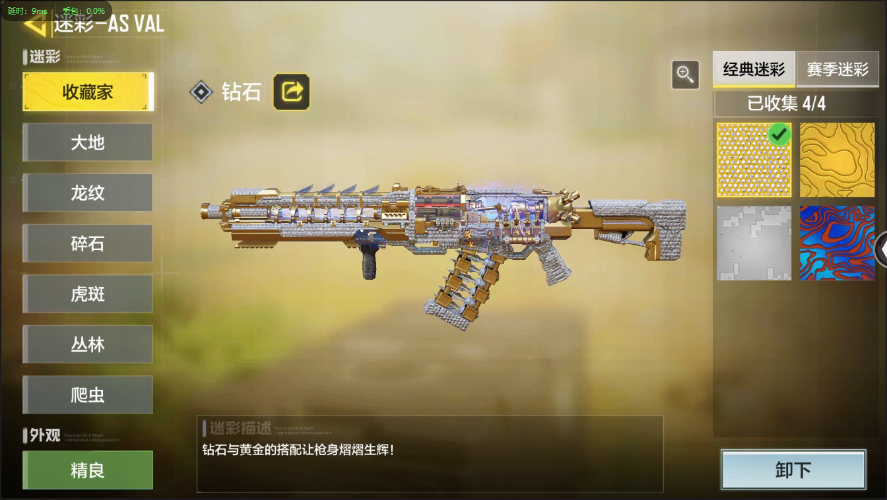Click the magnifying glass zoom icon
887x500 pixels.
tap(685, 74)
